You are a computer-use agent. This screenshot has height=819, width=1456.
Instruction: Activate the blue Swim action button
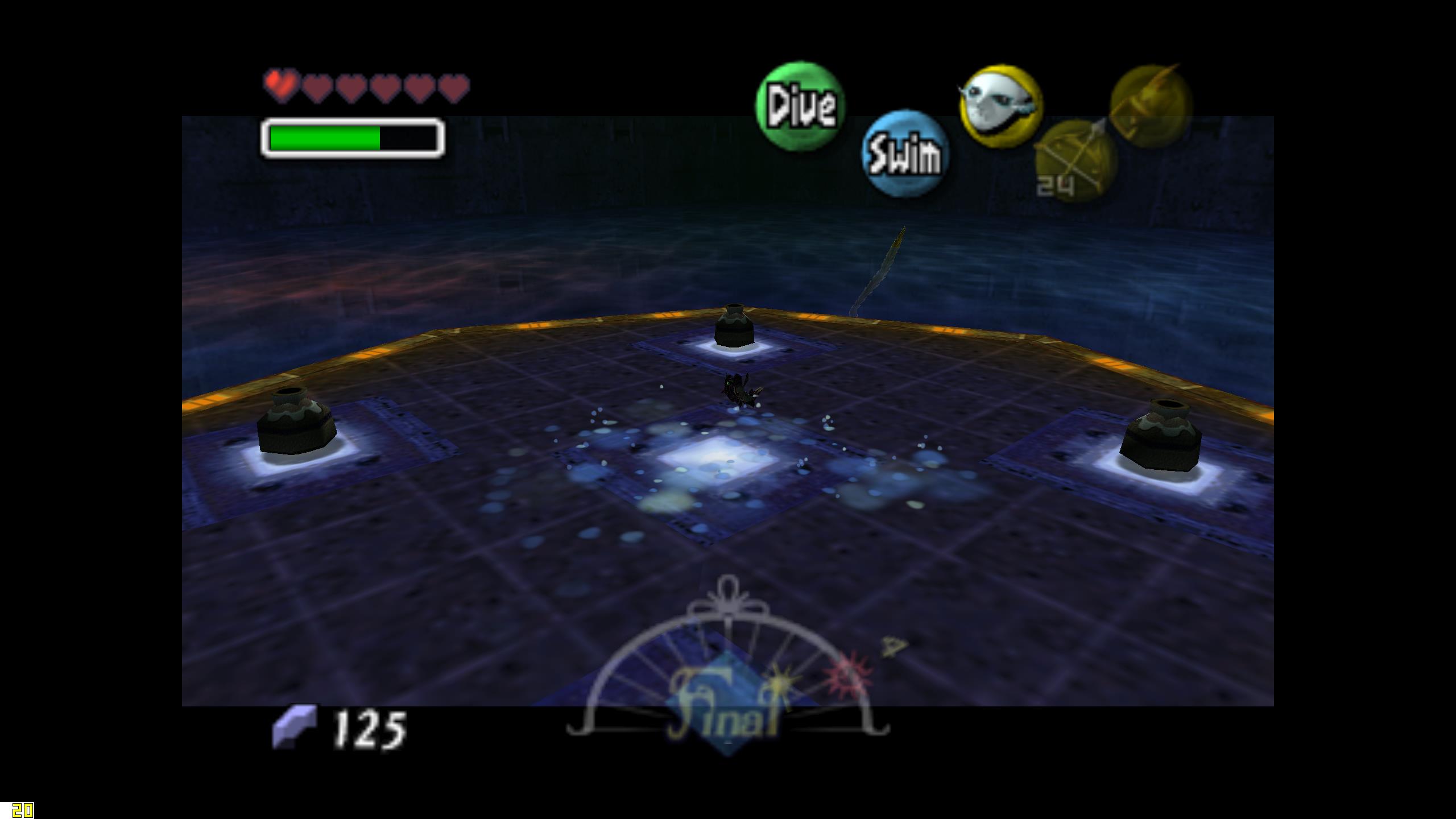[x=905, y=154]
